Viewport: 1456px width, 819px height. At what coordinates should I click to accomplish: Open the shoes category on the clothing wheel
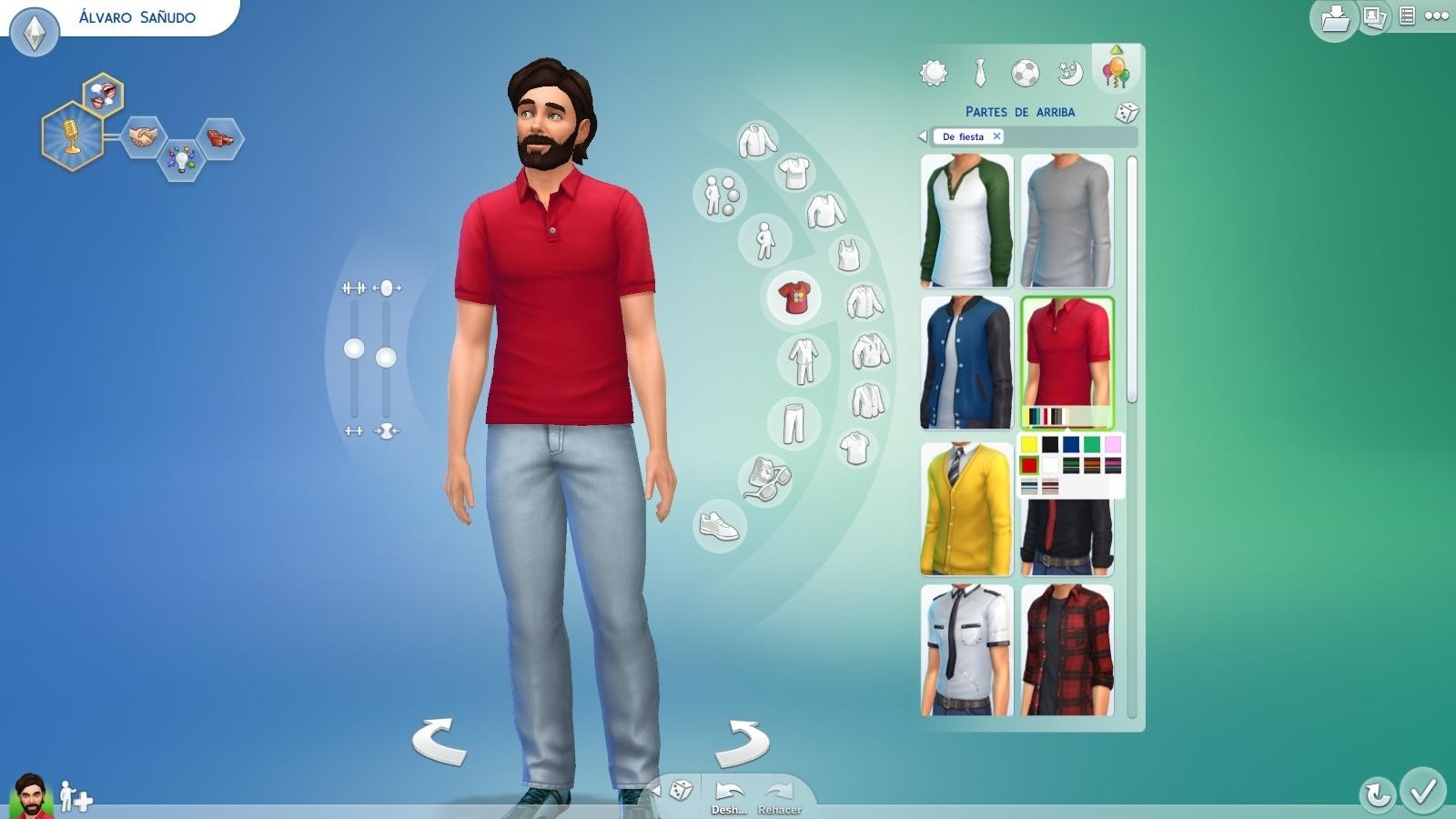click(x=716, y=527)
